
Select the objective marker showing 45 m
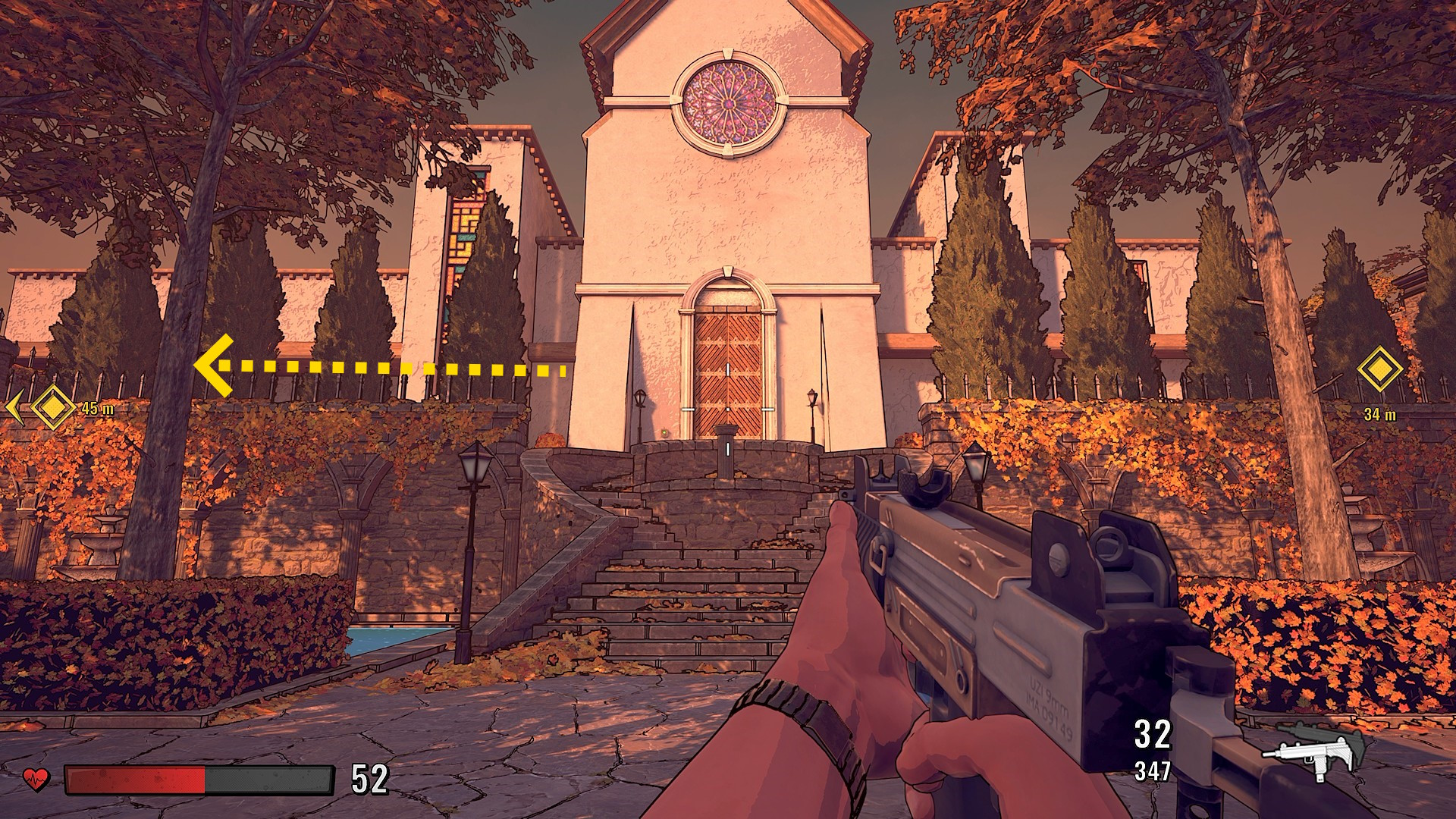52,407
